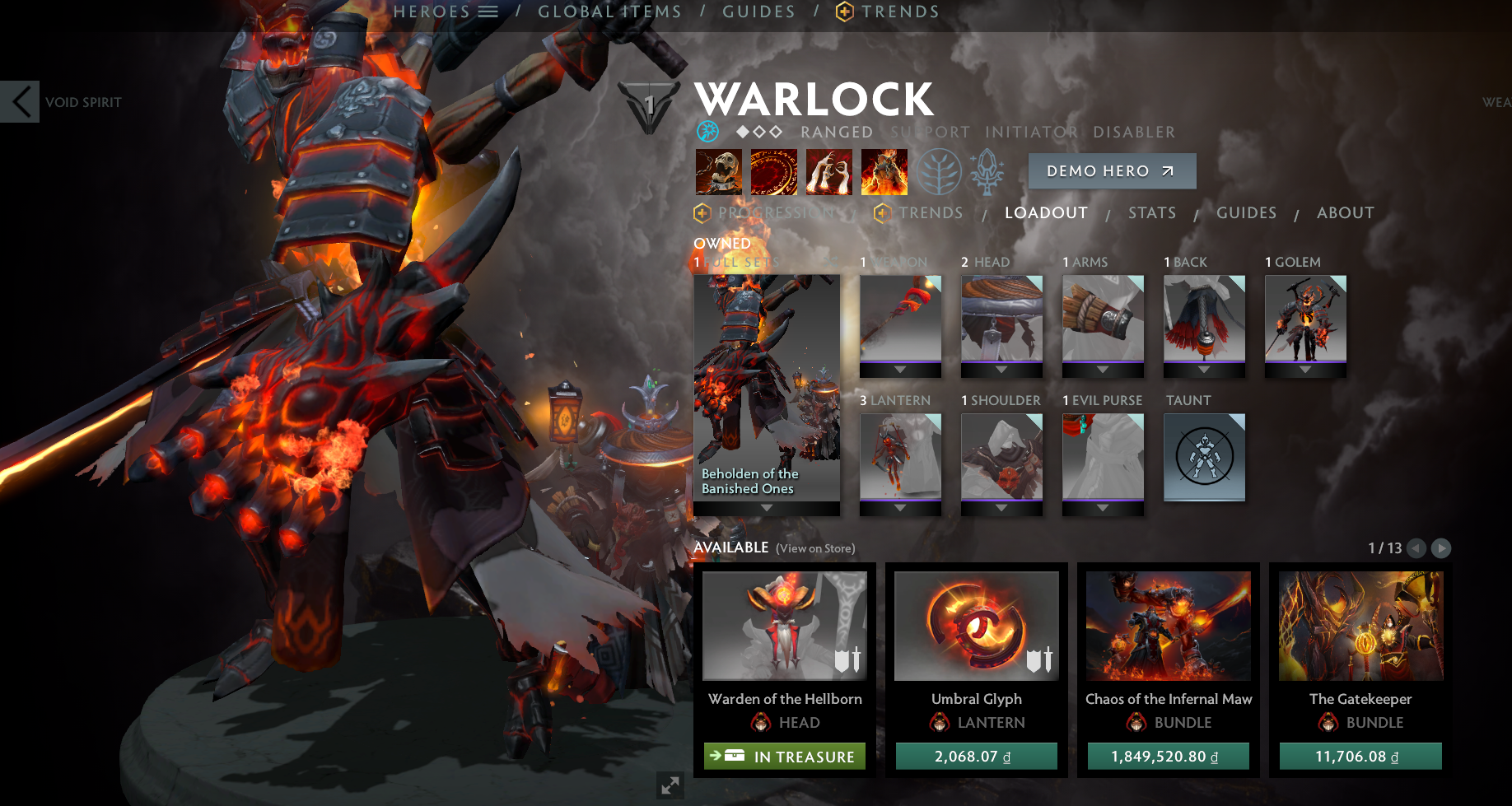Open the View on Store link

815,549
